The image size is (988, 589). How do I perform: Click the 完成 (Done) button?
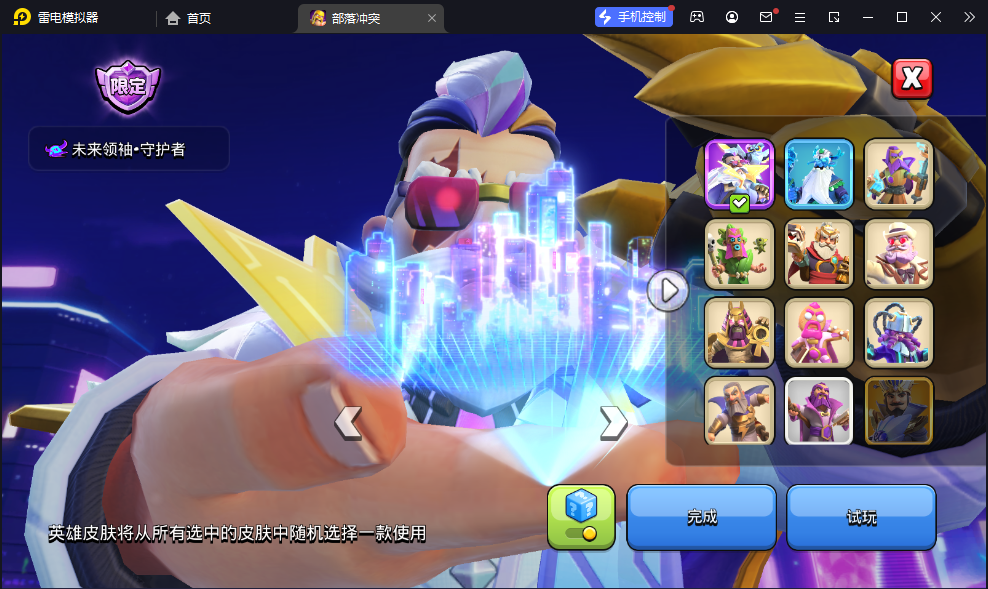coord(701,517)
